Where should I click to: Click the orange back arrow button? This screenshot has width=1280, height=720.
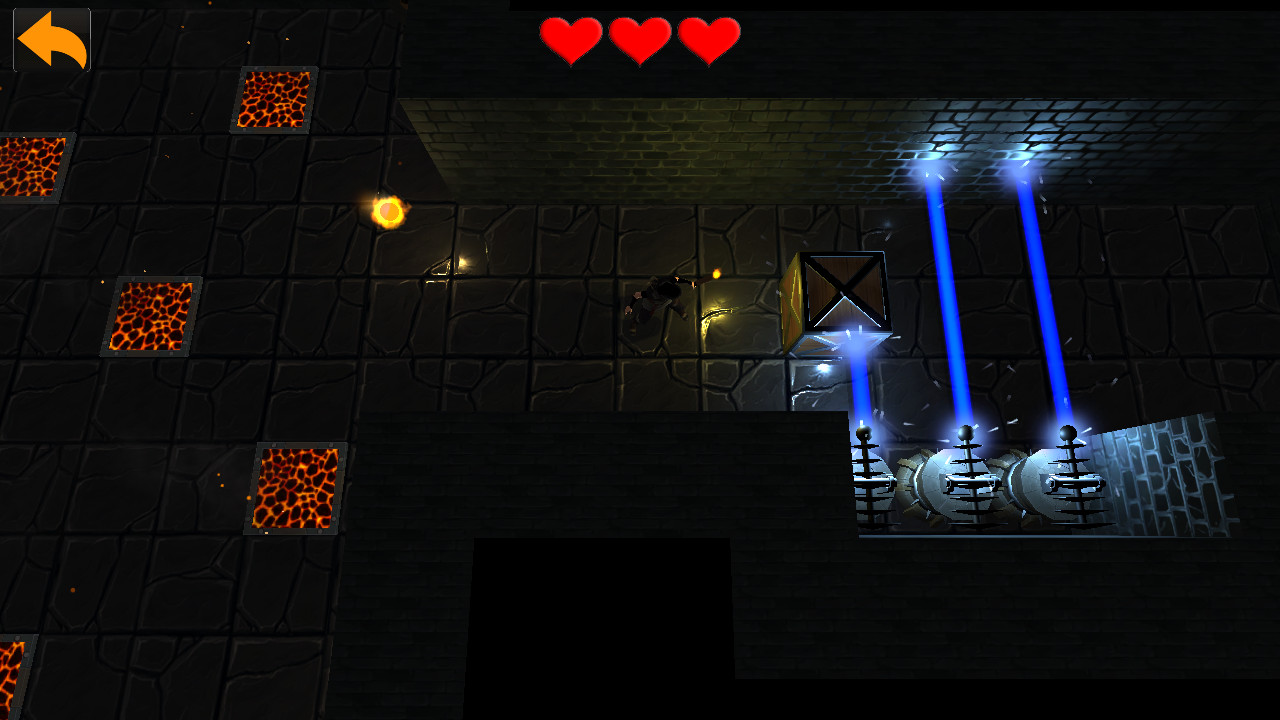[50, 38]
